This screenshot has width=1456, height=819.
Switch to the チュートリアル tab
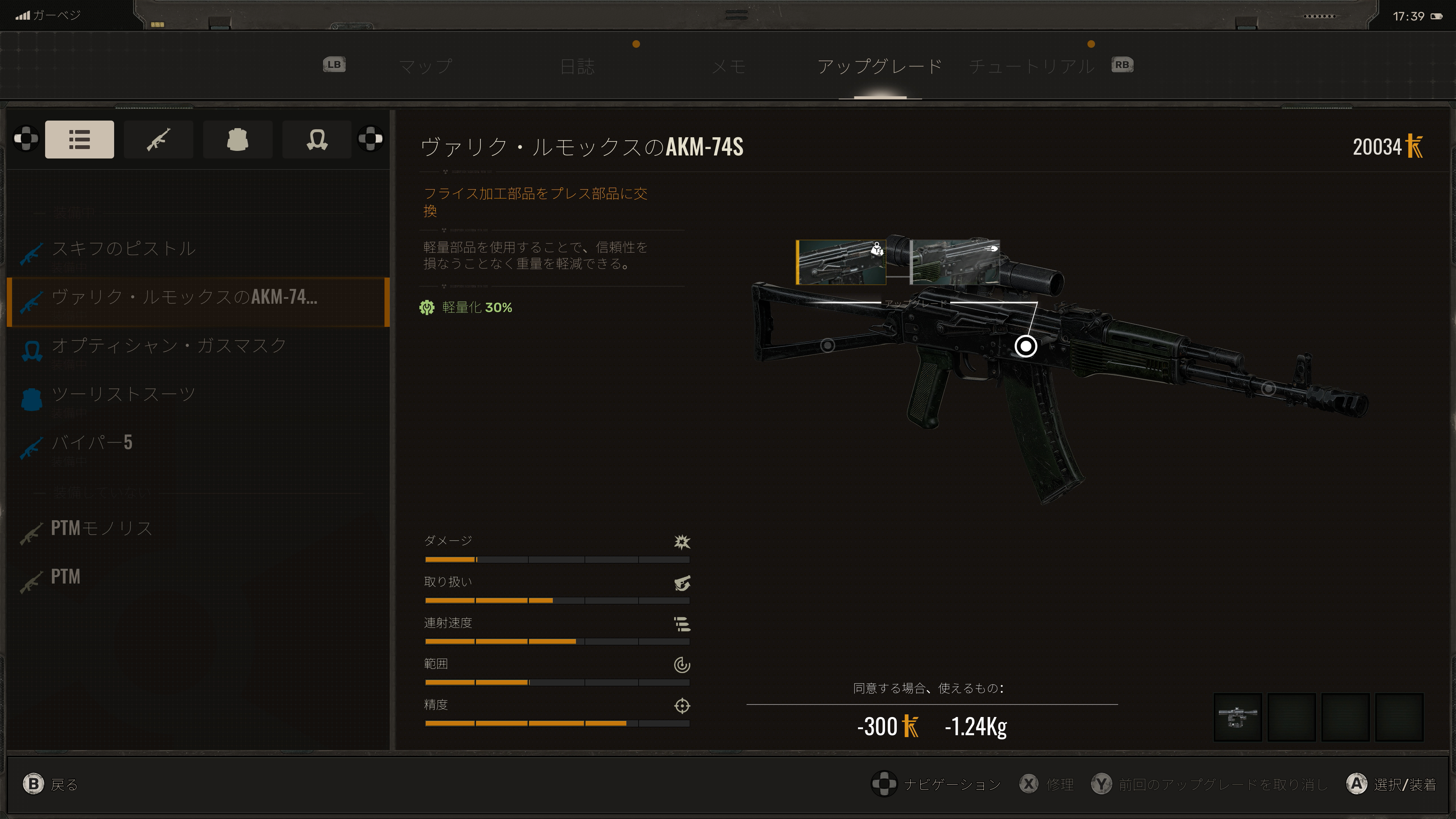(x=1032, y=66)
